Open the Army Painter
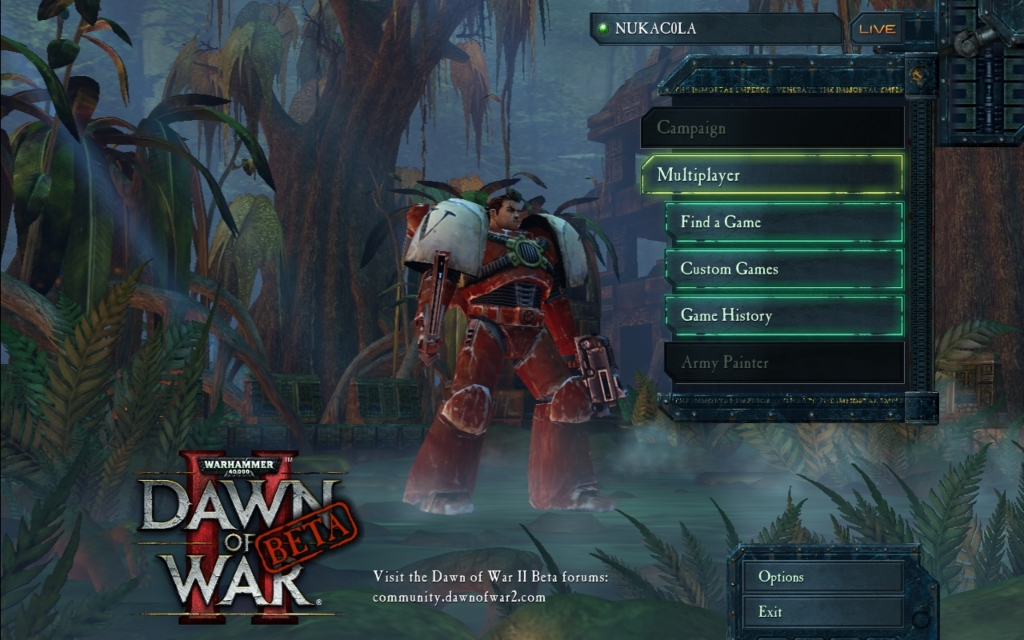The height and width of the screenshot is (640, 1024). 784,363
